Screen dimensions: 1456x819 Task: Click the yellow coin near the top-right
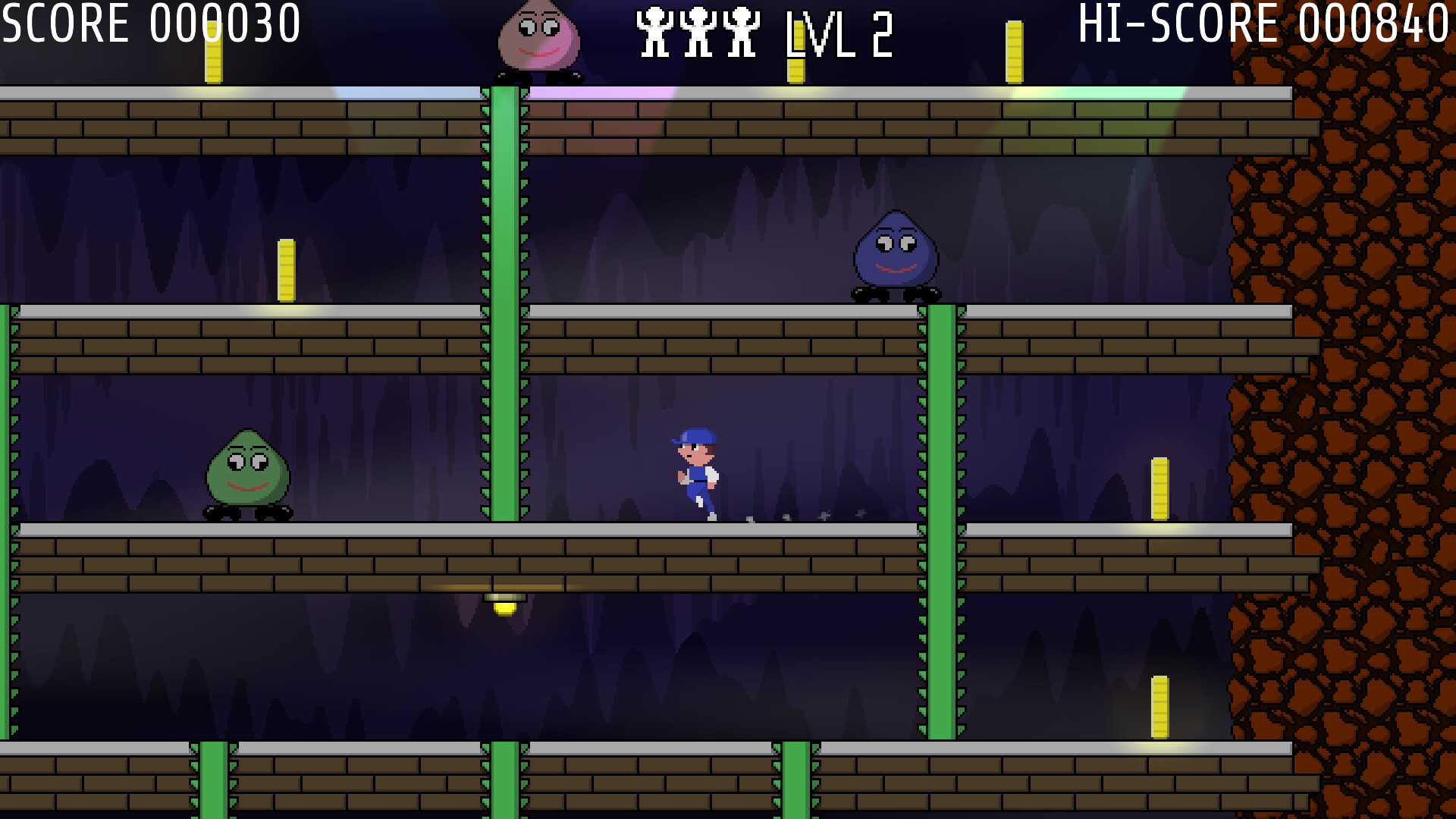click(x=1014, y=53)
